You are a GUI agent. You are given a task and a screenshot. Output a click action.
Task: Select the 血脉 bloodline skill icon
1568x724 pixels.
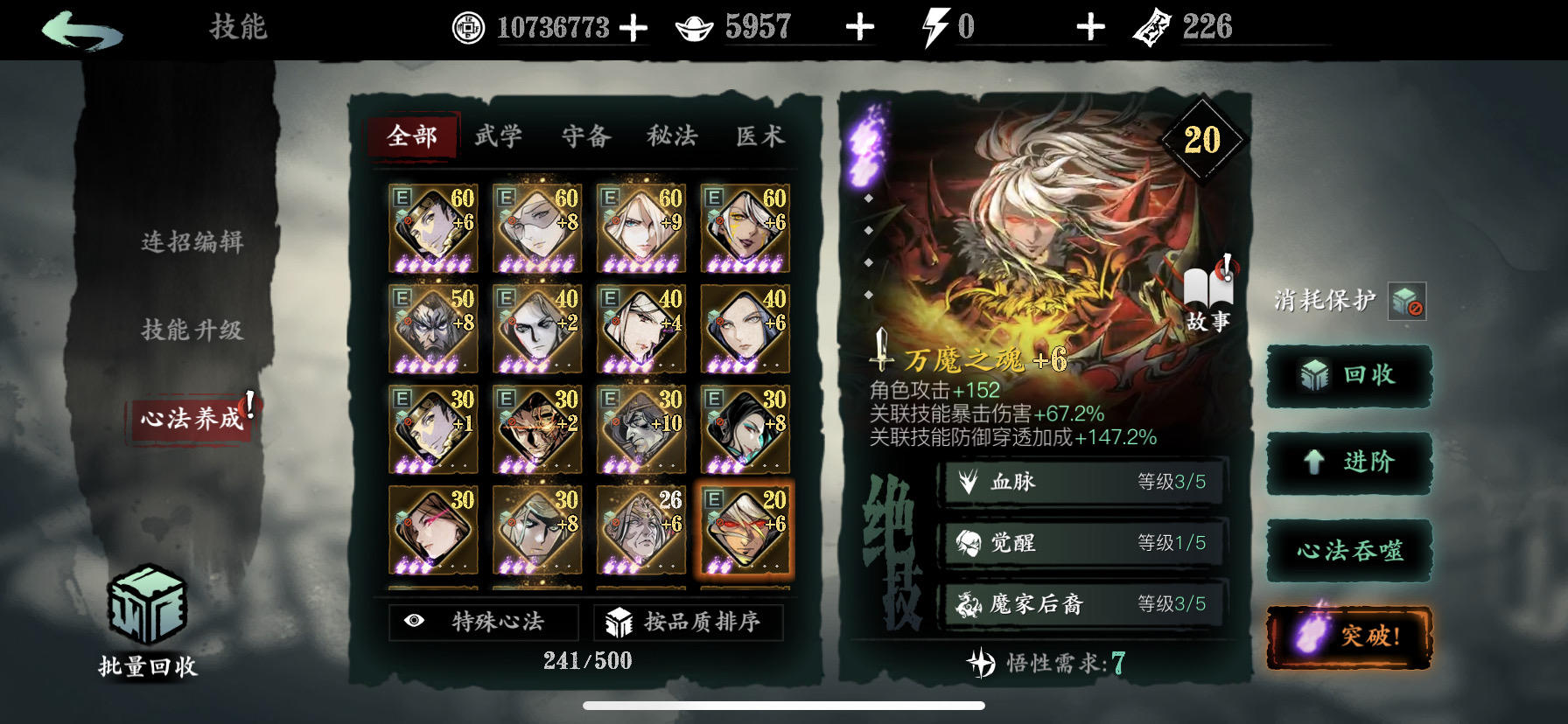coord(968,482)
